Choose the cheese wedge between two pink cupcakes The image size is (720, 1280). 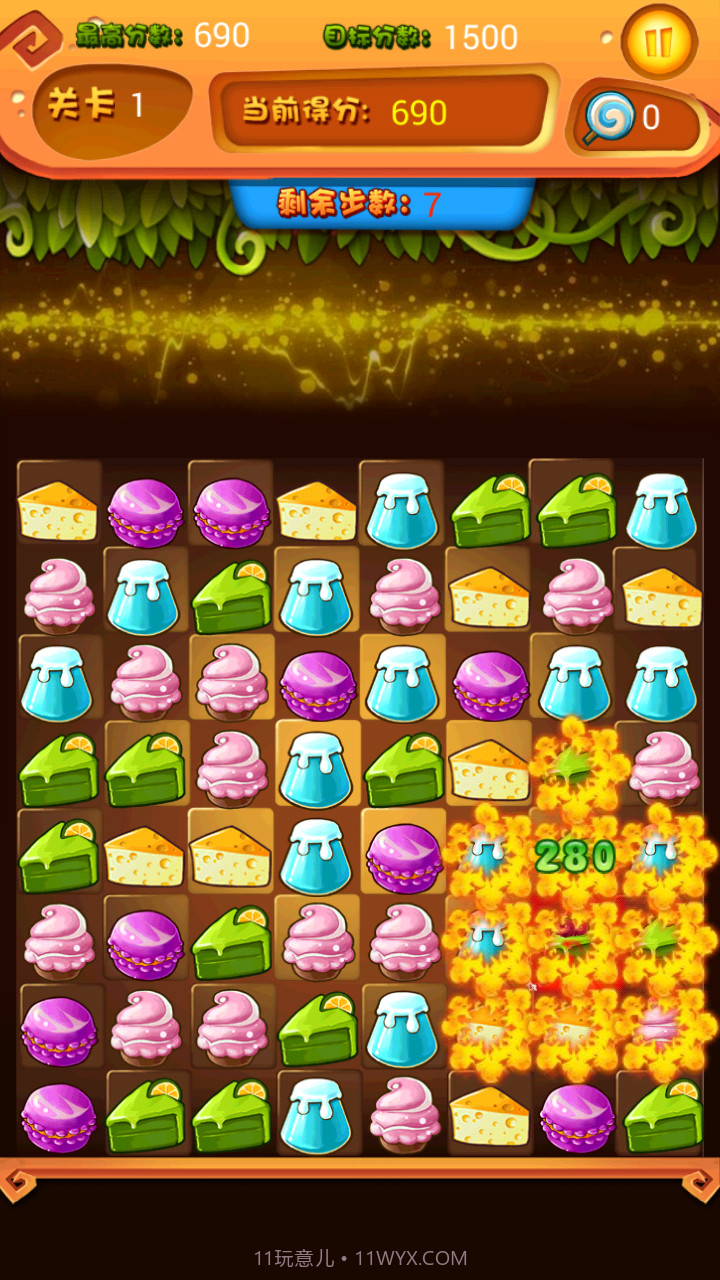[489, 597]
